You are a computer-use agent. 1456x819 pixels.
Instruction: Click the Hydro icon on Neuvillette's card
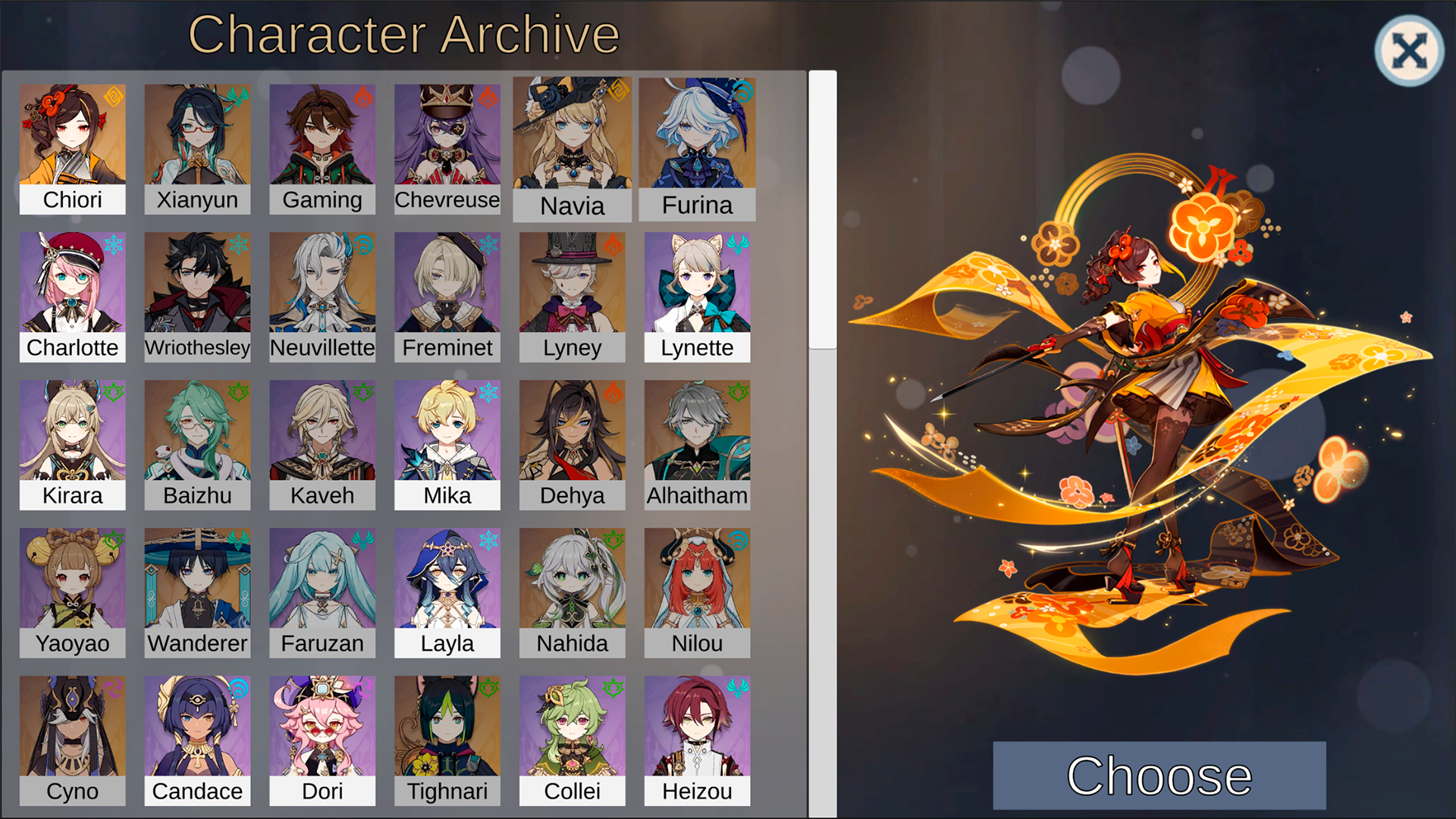pyautogui.click(x=363, y=244)
